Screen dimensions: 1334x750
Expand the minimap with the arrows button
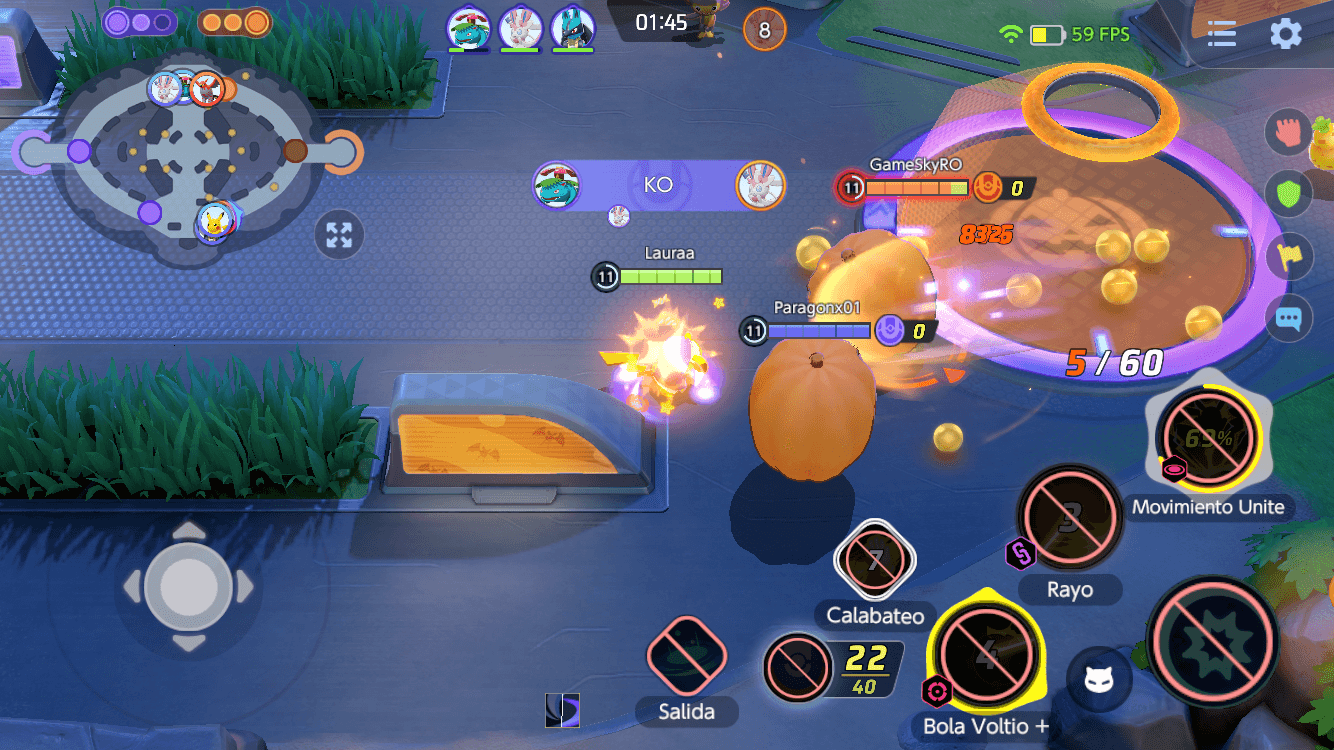[x=339, y=236]
